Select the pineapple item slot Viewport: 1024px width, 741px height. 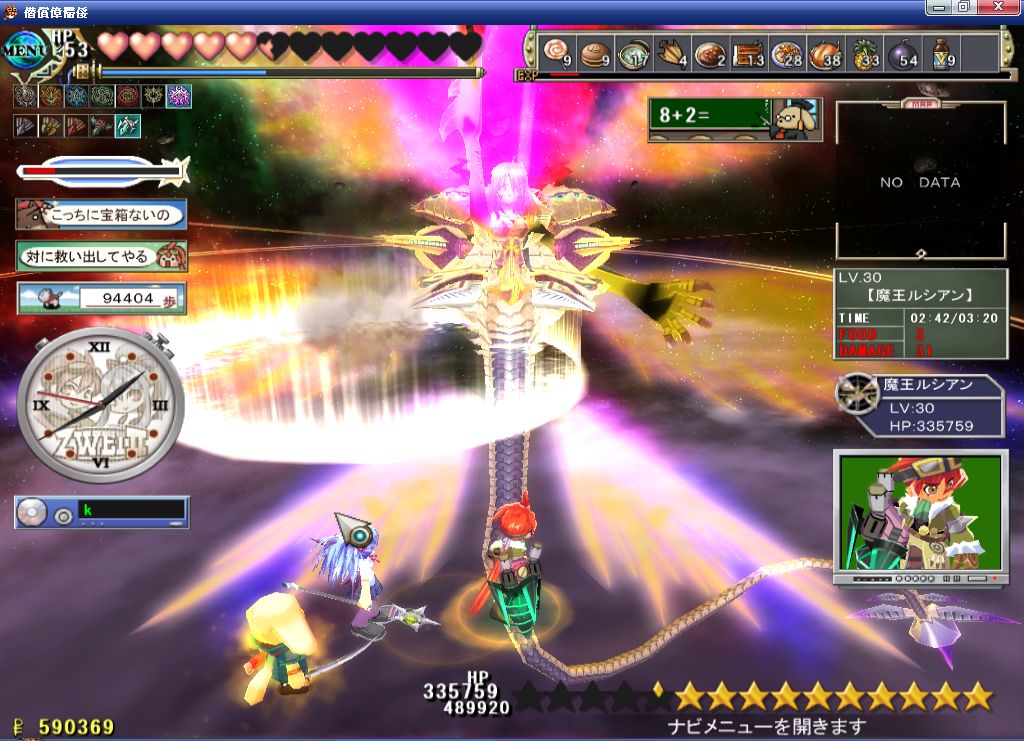(x=866, y=53)
